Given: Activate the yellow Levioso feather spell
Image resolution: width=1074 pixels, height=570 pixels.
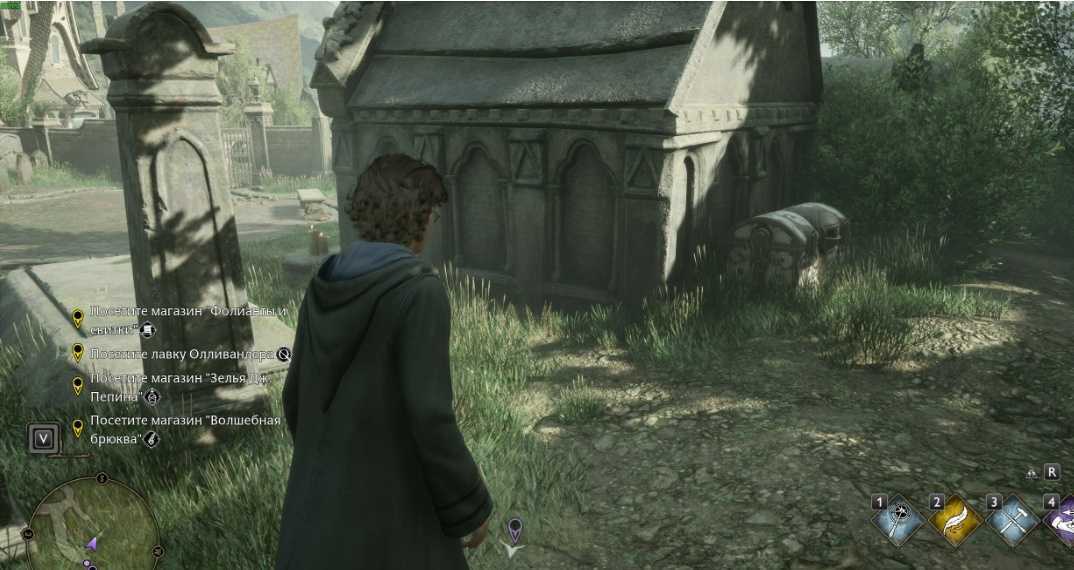Looking at the screenshot, I should click(x=955, y=520).
